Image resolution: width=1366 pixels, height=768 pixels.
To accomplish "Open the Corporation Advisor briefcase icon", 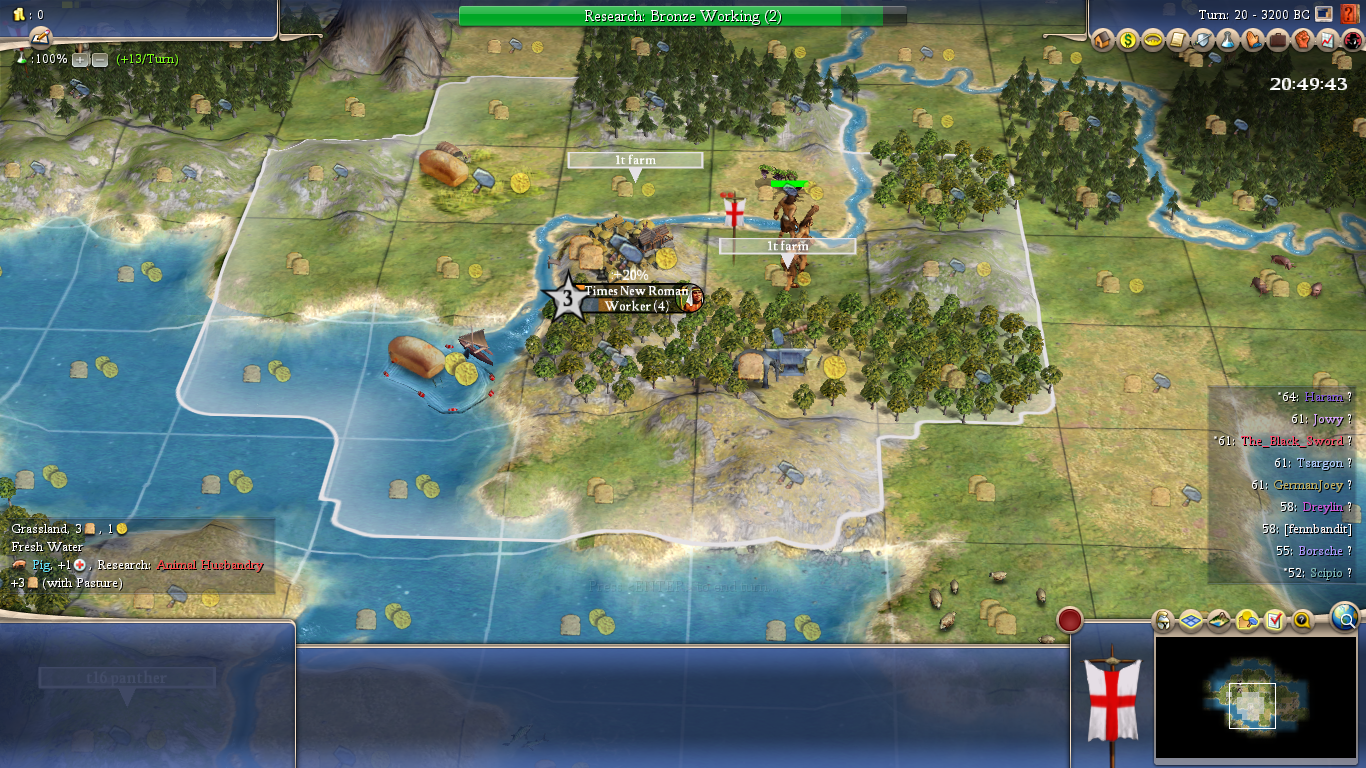I will pos(1278,40).
